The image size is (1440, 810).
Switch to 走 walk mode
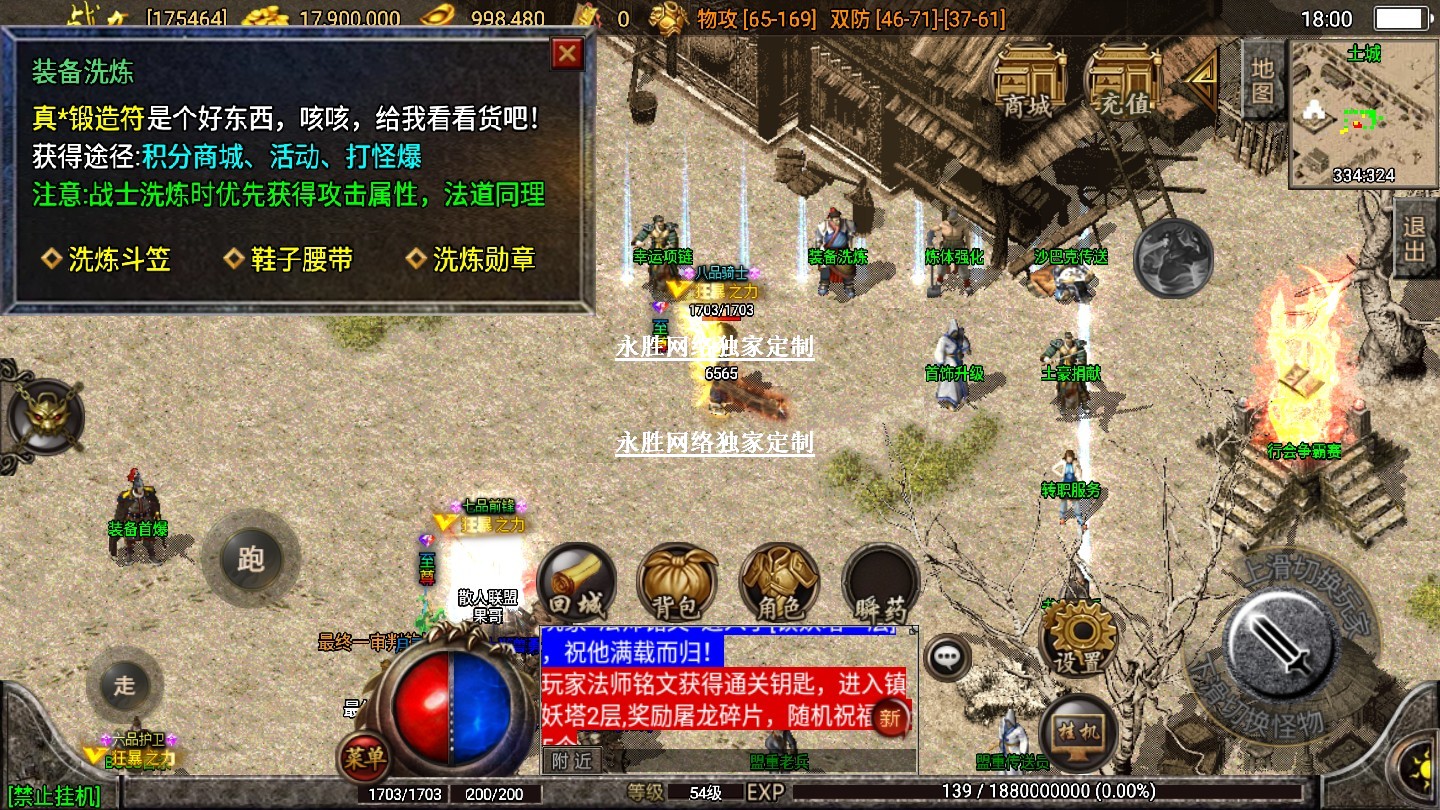[x=124, y=686]
